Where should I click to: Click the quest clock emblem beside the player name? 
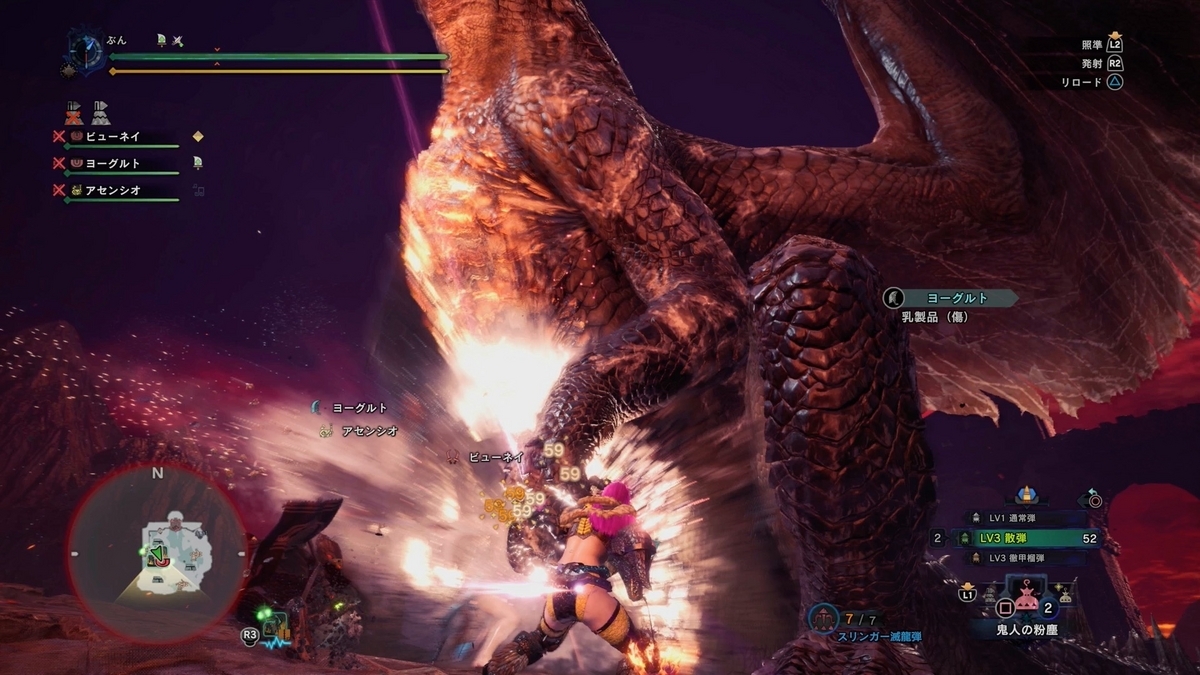point(84,51)
